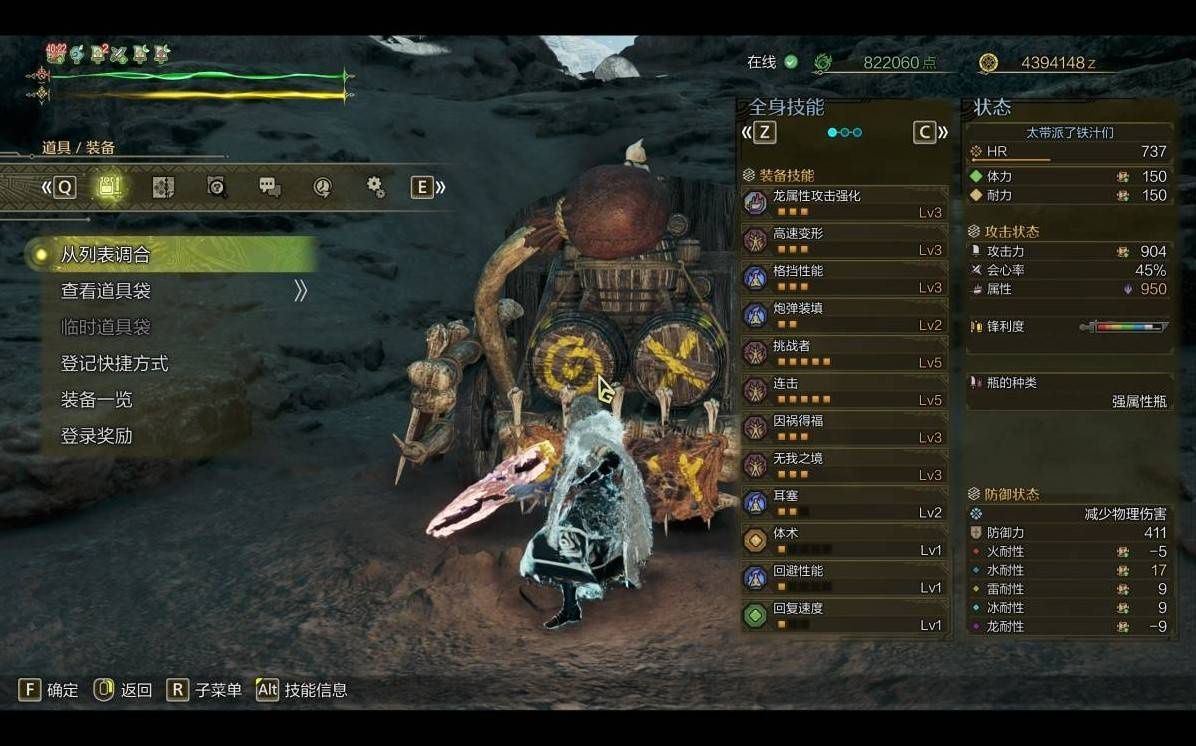Select the 龙属性攻击强化 skill row
Image resolution: width=1196 pixels, height=746 pixels.
(845, 203)
